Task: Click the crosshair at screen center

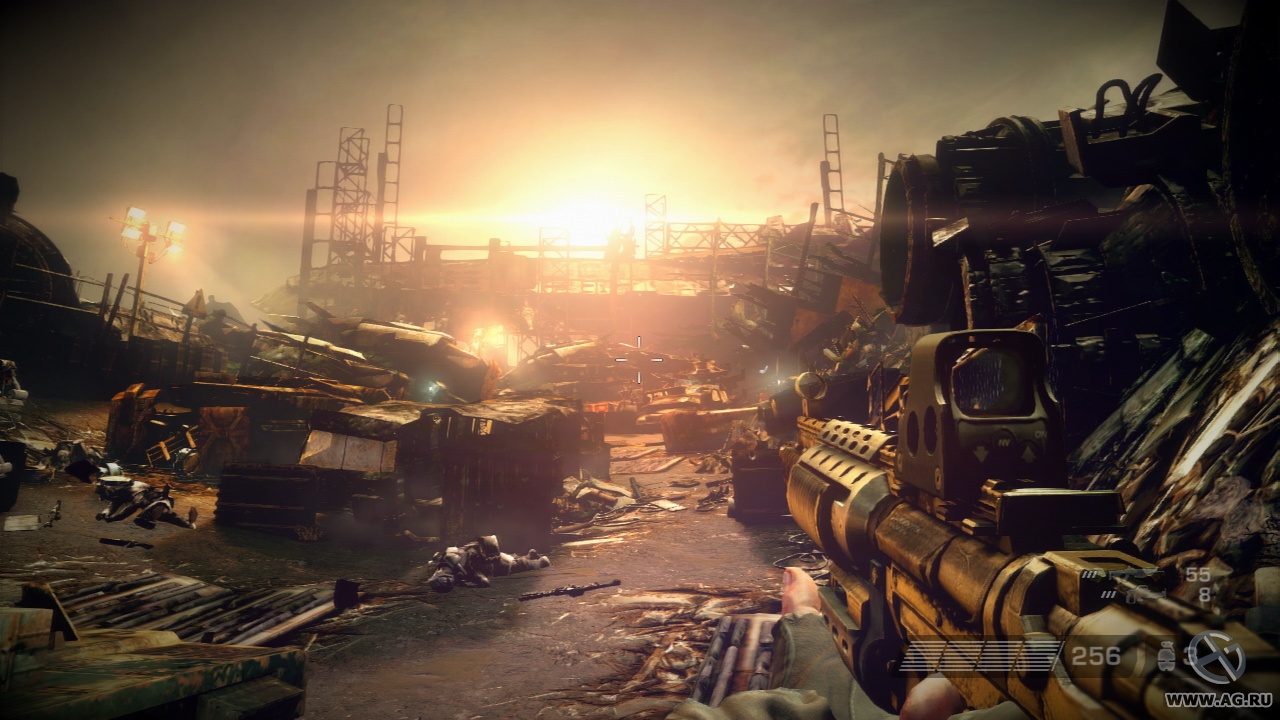Action: [x=637, y=360]
